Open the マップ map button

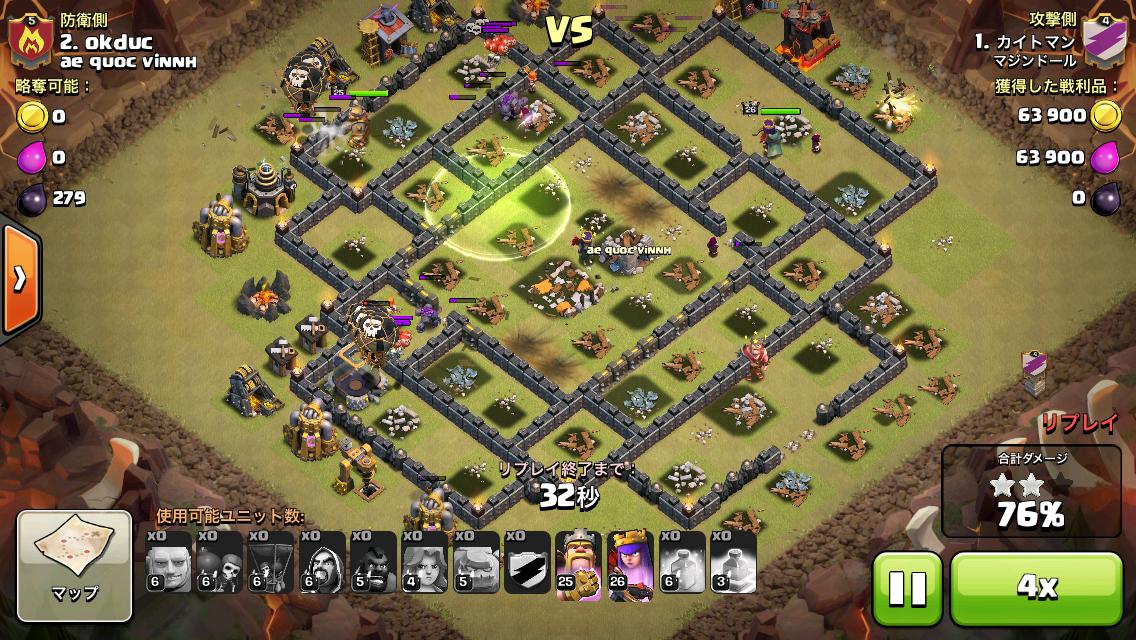[75, 565]
